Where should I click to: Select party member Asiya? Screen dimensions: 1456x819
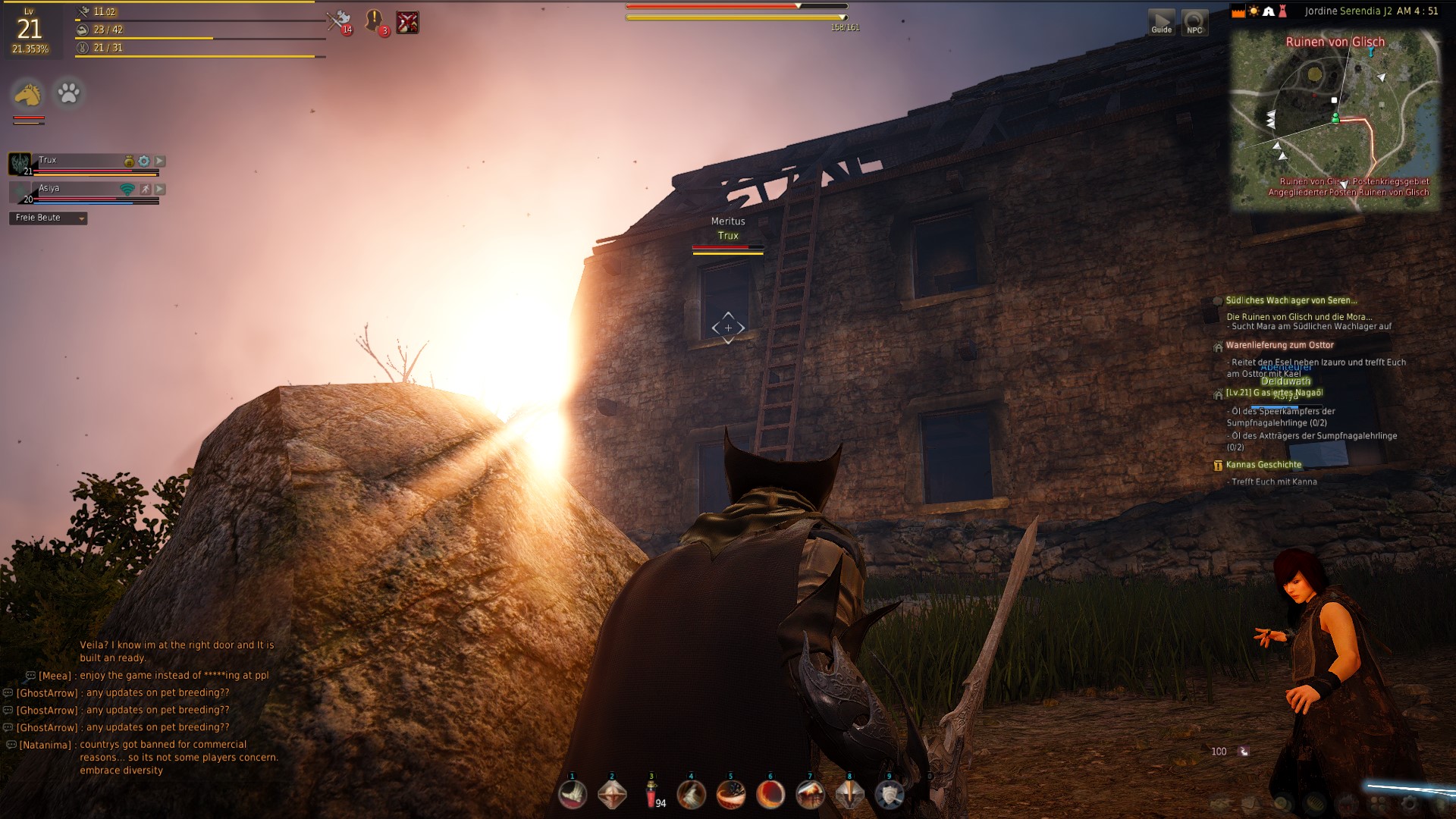pyautogui.click(x=49, y=188)
